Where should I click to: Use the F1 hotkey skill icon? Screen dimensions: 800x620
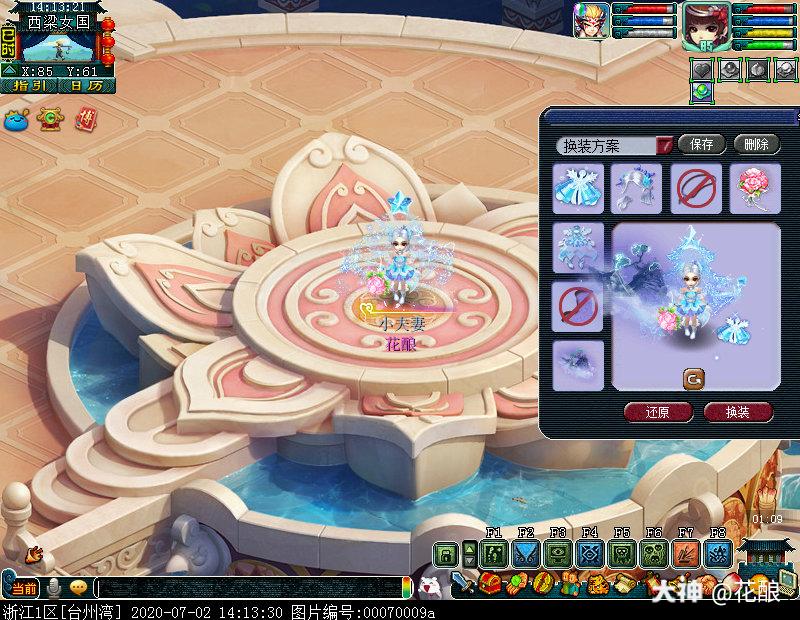click(493, 553)
